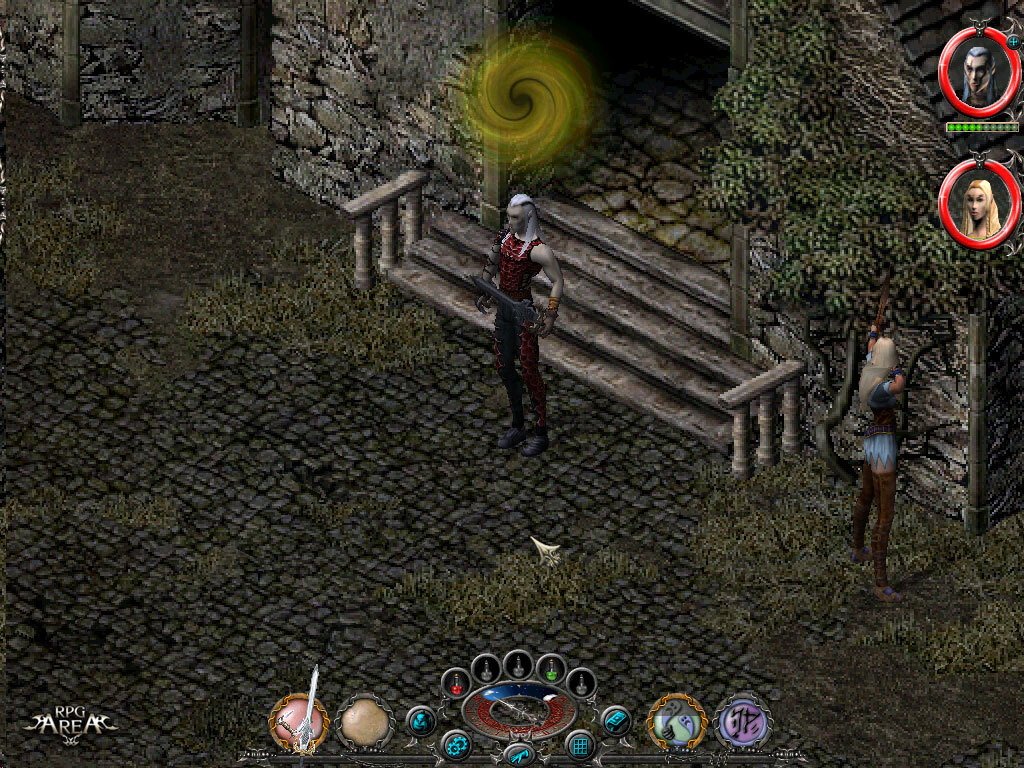This screenshot has height=768, width=1024.
Task: Open the cyan grid inventory button
Action: coord(580,745)
